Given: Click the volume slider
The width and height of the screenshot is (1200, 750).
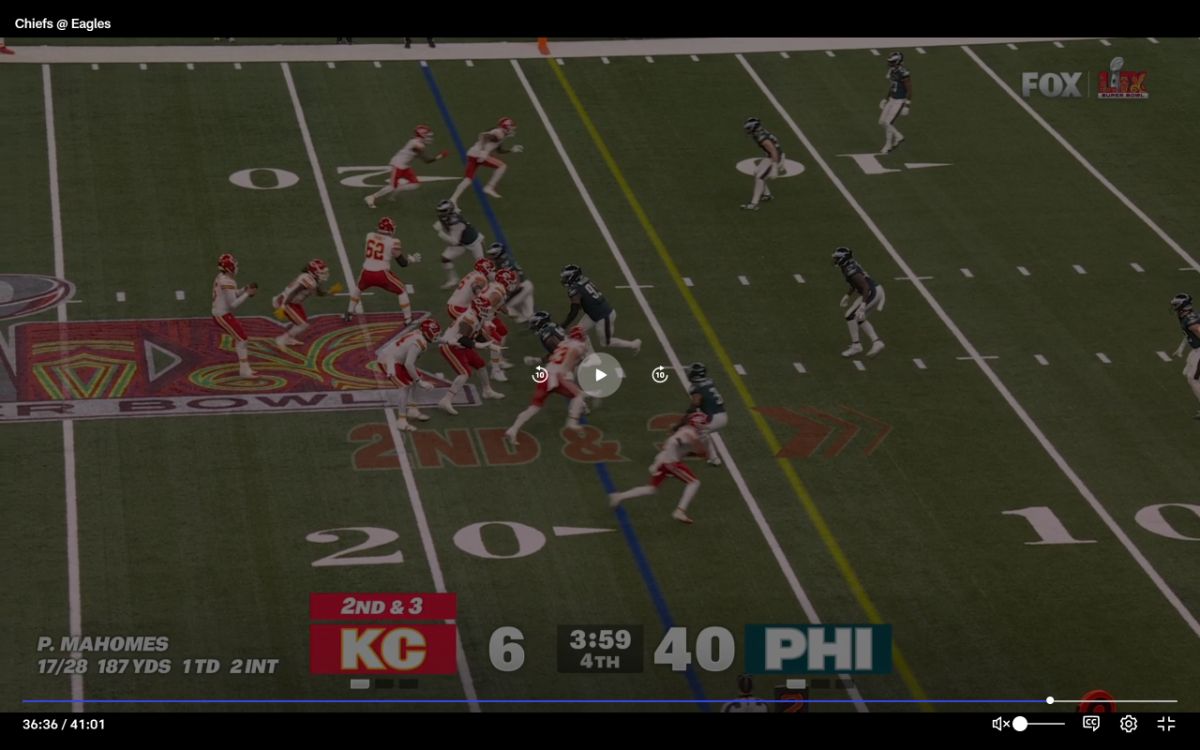Looking at the screenshot, I should (1041, 724).
